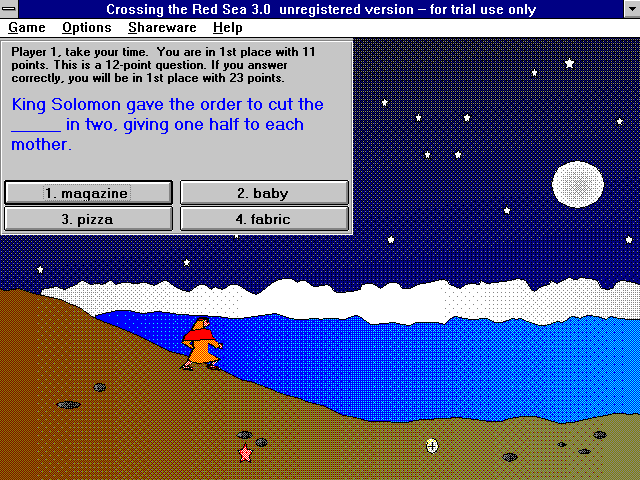Open the Shareware menu
640x480 pixels.
[x=162, y=28]
